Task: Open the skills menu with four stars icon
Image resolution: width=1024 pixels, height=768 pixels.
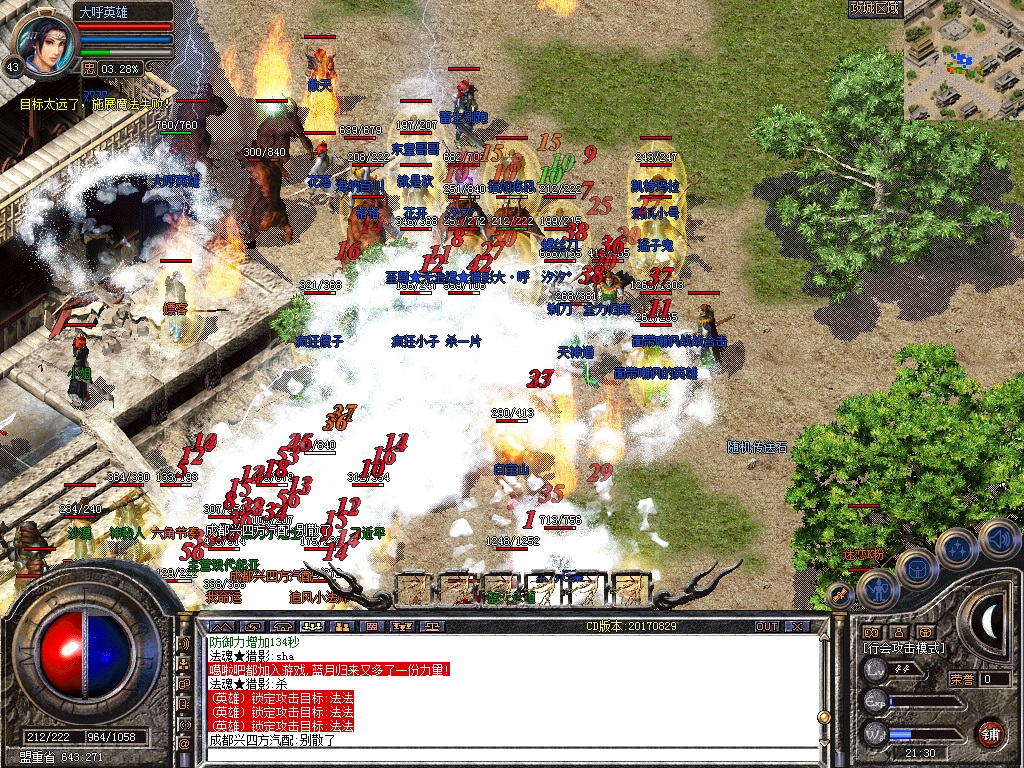Action: (956, 549)
